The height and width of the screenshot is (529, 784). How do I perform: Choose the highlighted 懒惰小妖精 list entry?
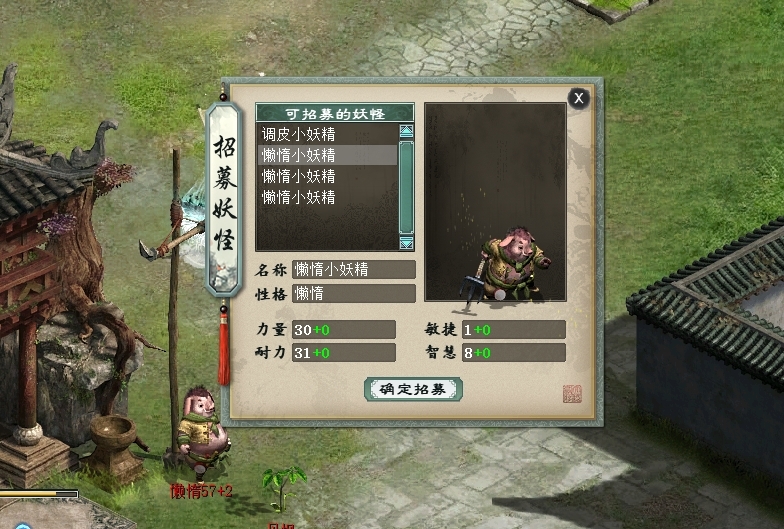298,155
